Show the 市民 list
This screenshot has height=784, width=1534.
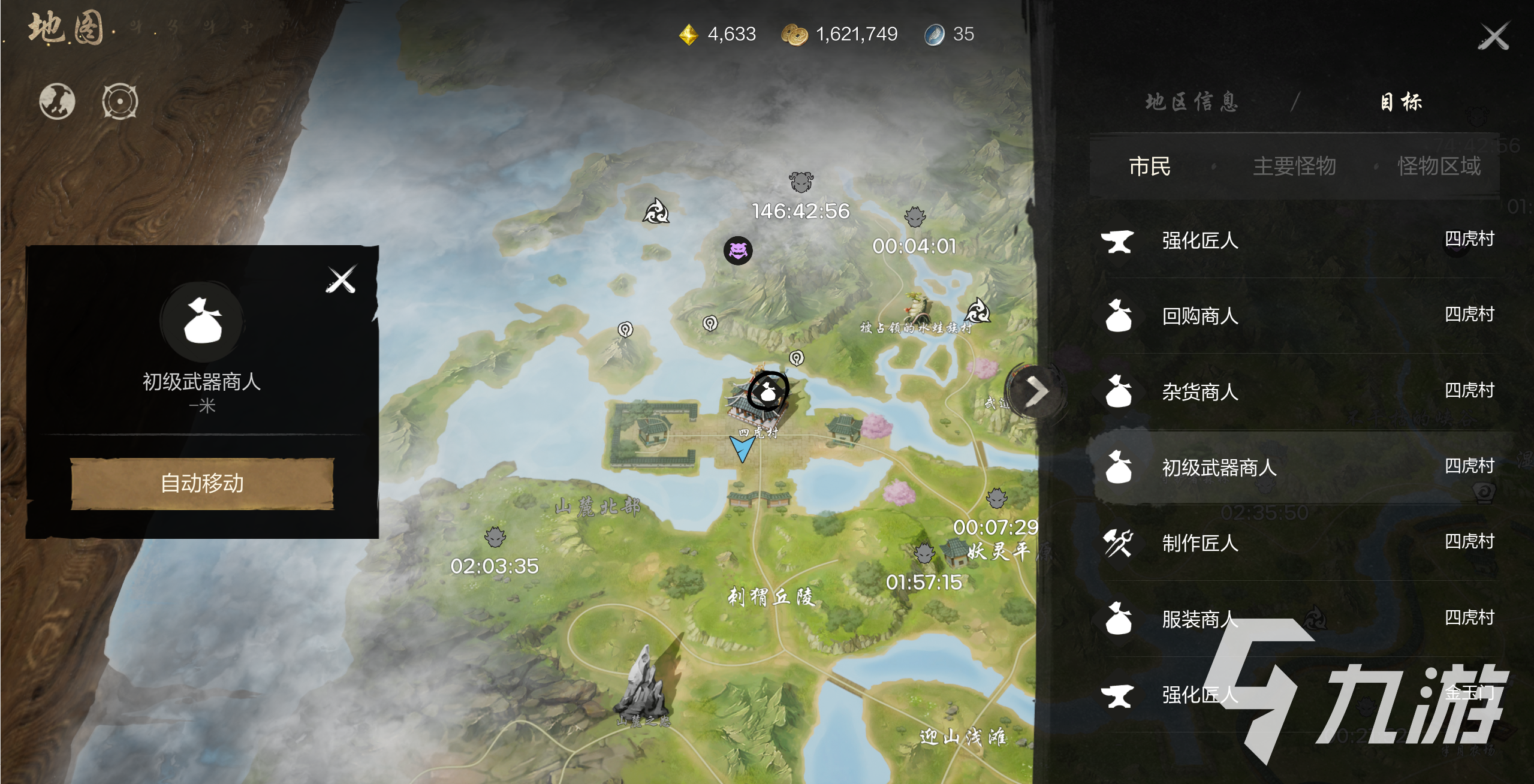(x=1149, y=167)
